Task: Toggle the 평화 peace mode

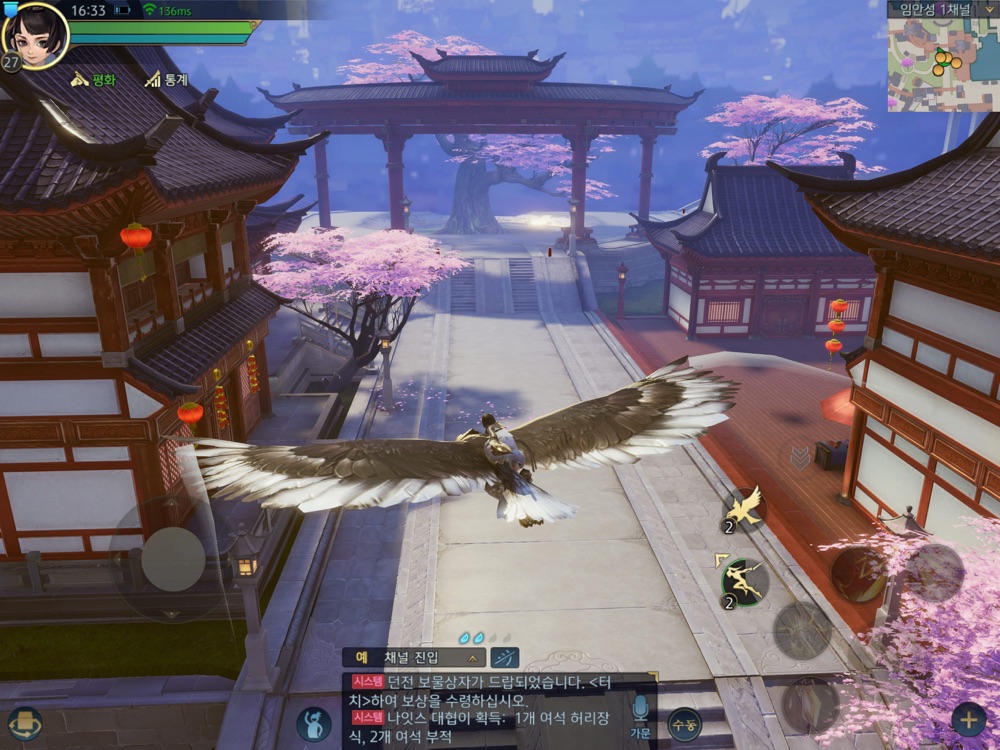Action: pos(93,80)
